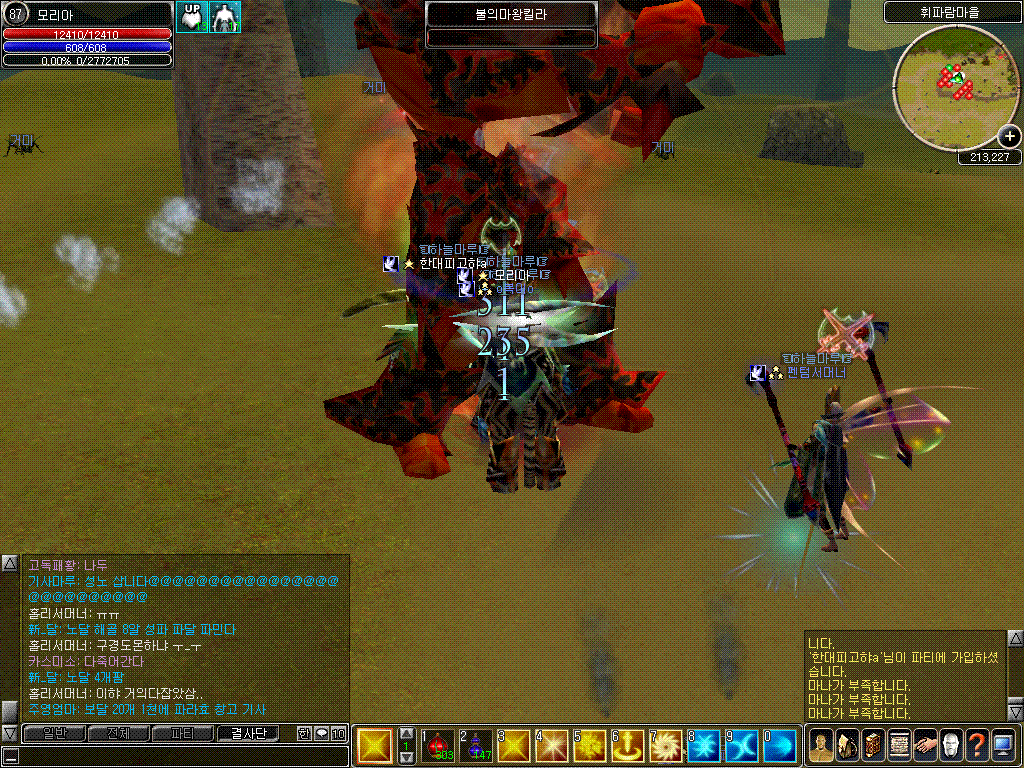The width and height of the screenshot is (1024, 768).
Task: Click the minimap's plus zoom button
Action: coord(1009,137)
